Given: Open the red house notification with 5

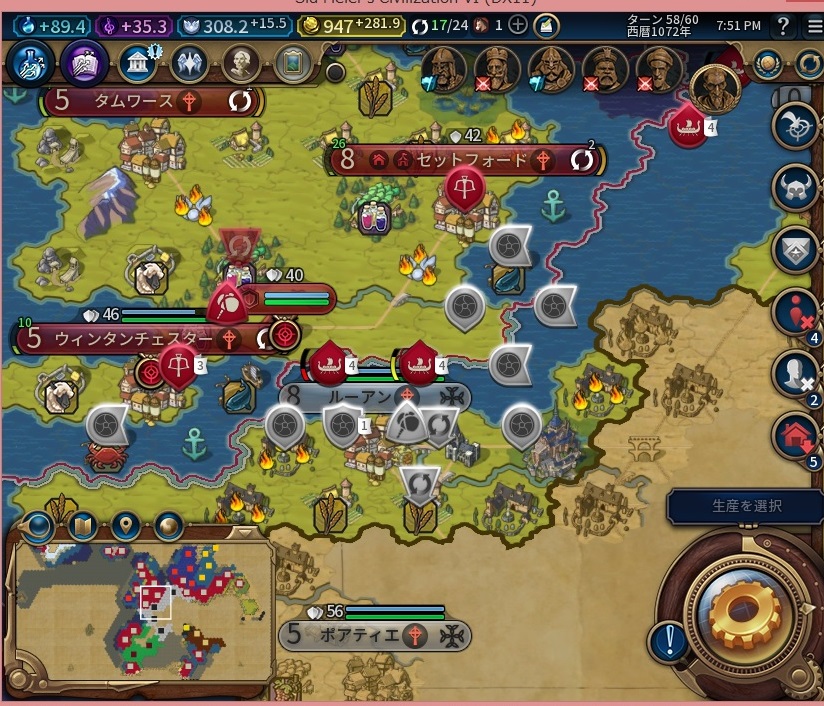Looking at the screenshot, I should [796, 435].
